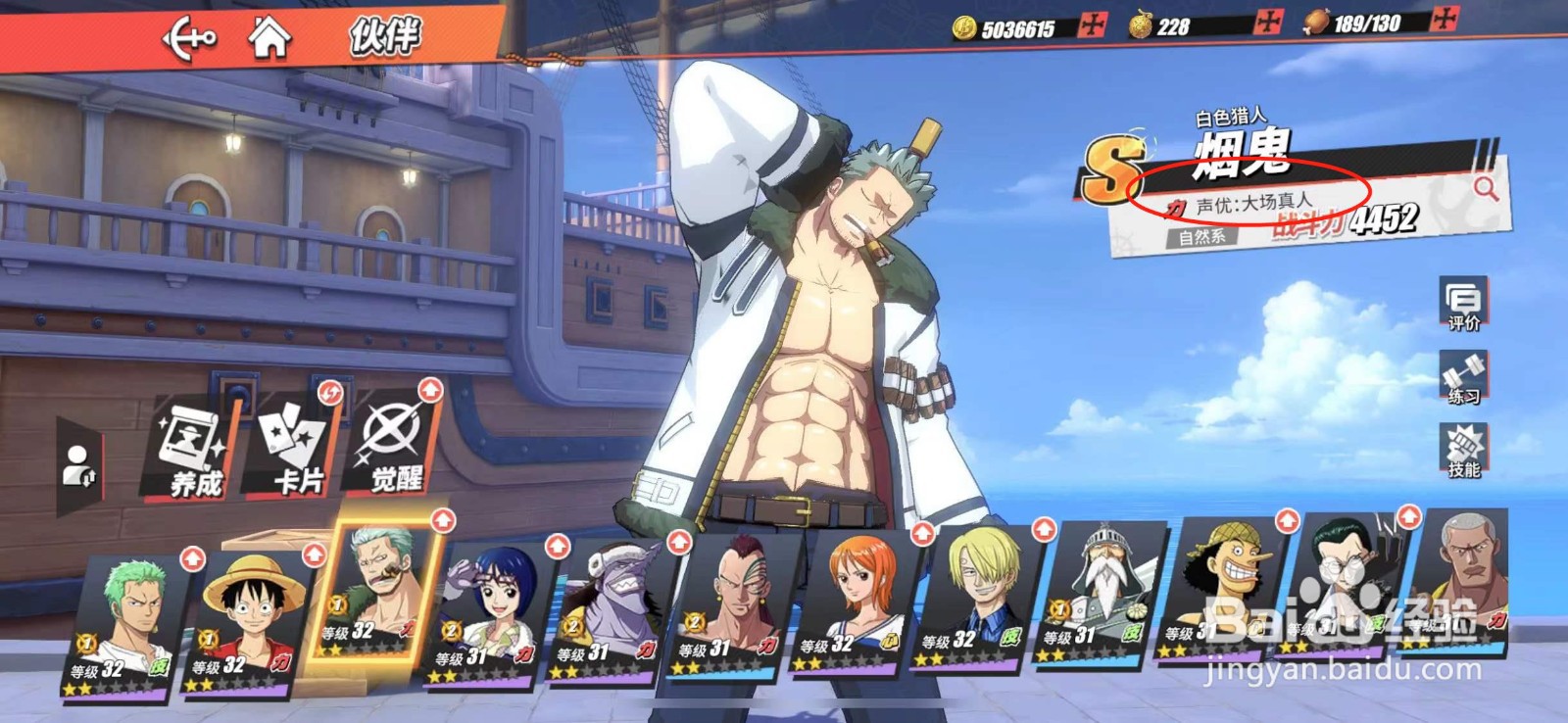Open the 练习 practice mode

pyautogui.click(x=1463, y=378)
